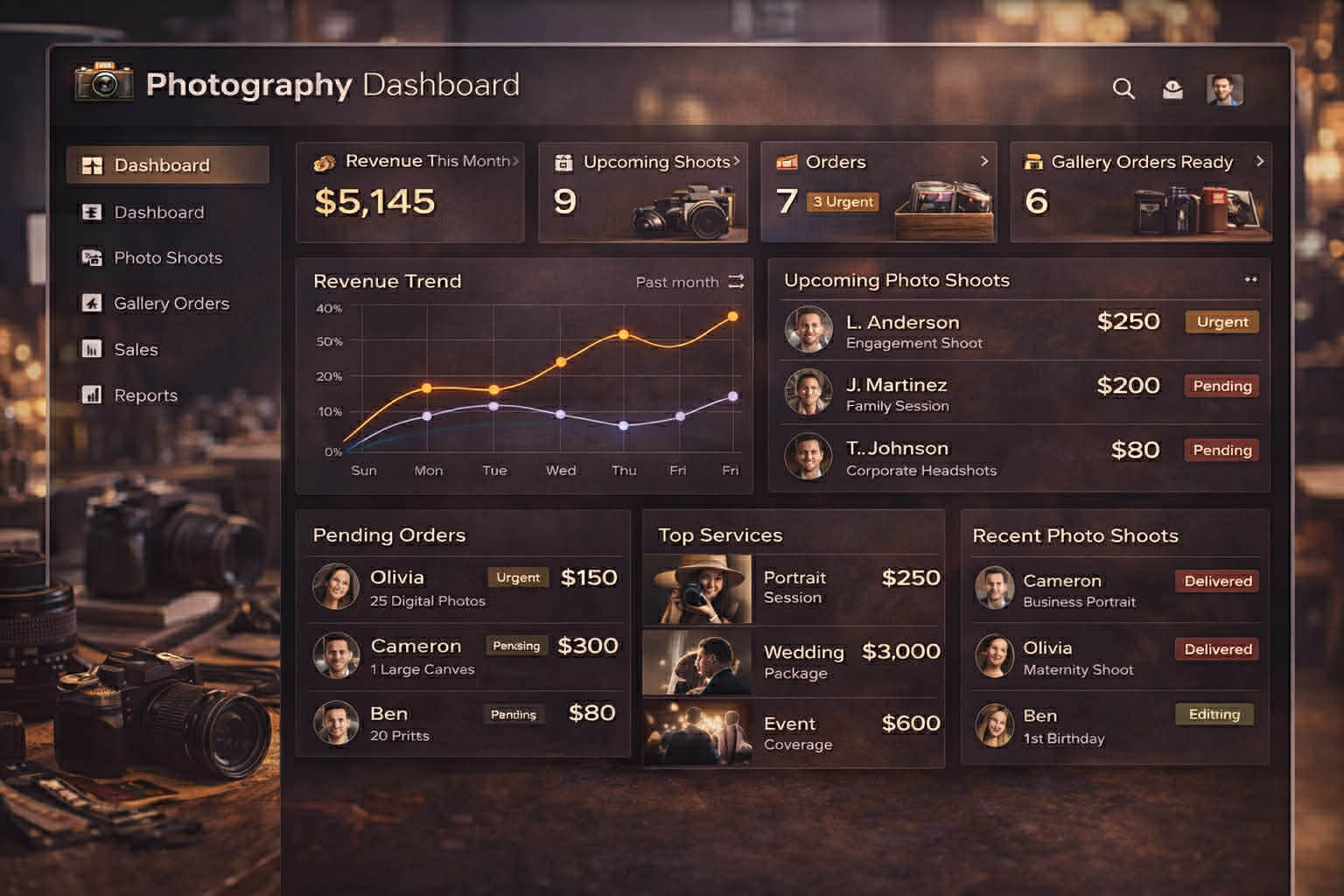This screenshot has width=1344, height=896.
Task: Click the coin icon on Revenue This Month card
Action: [323, 161]
